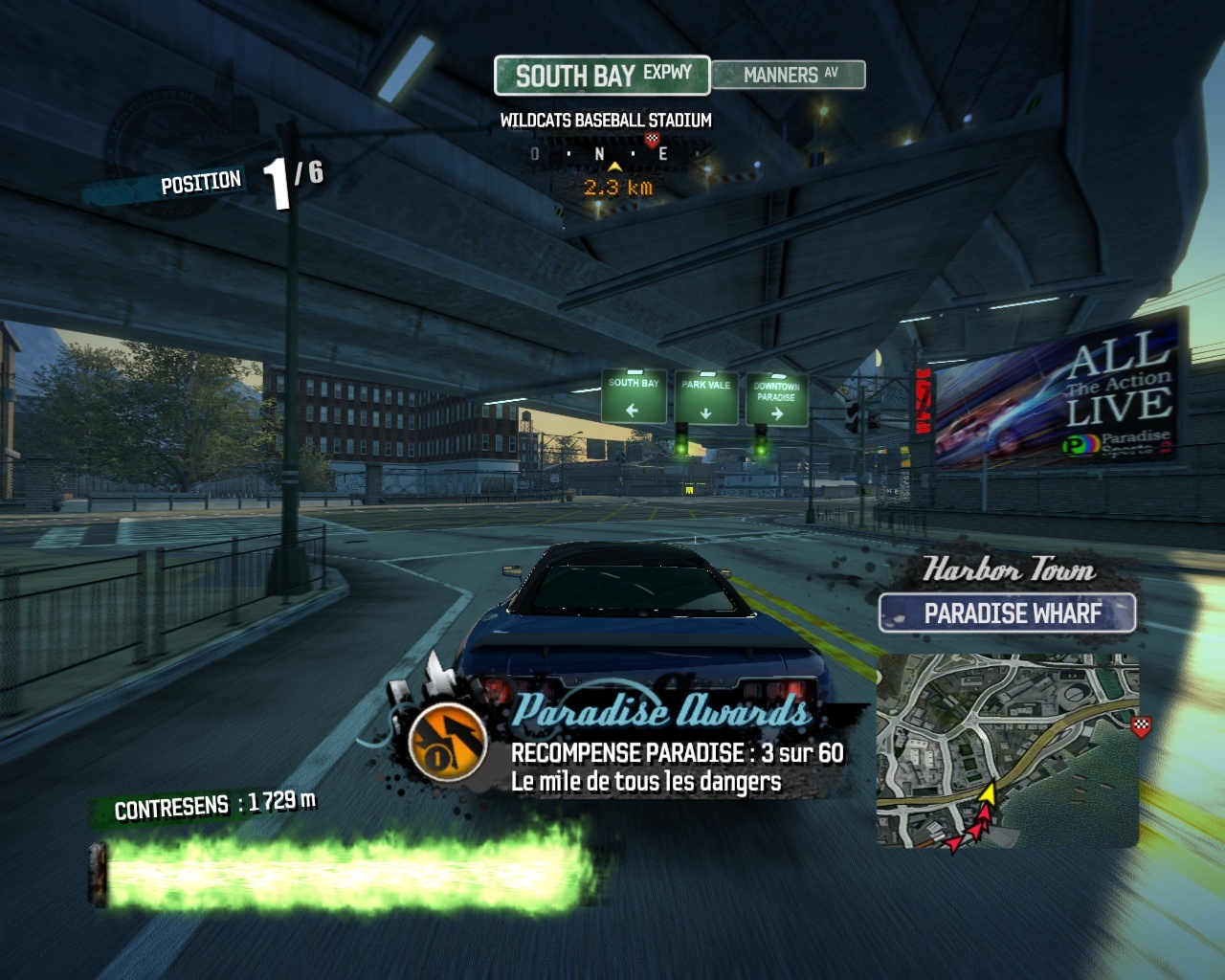Select the South Bay Expwy street sign
The width and height of the screenshot is (1225, 980).
pyautogui.click(x=602, y=75)
